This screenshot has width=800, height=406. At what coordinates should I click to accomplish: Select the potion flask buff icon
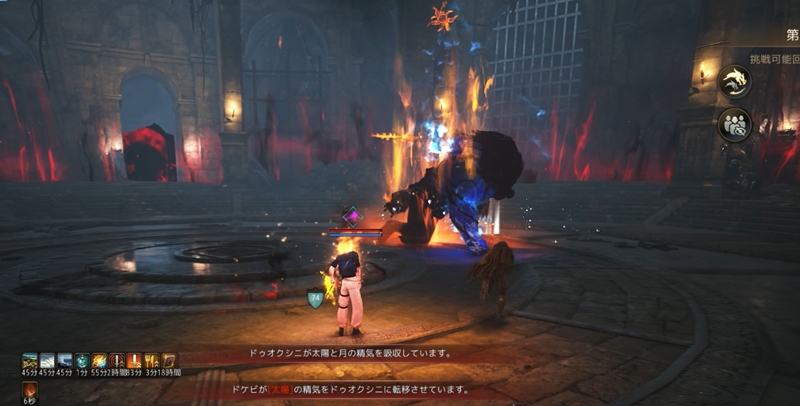82,361
